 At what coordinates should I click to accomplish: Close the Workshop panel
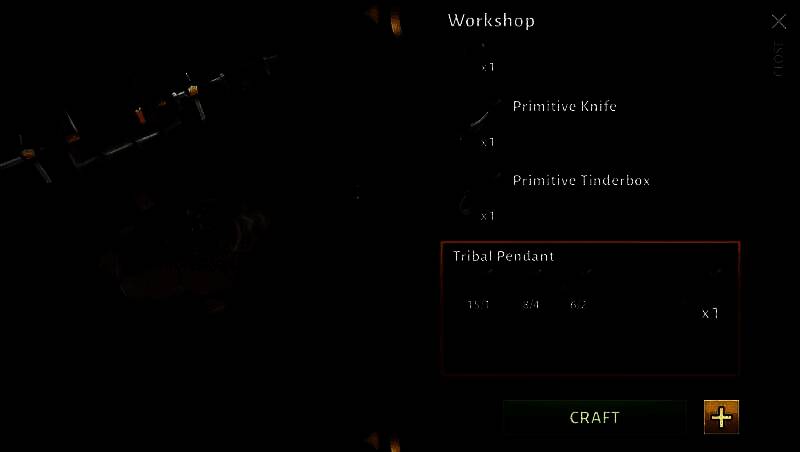(x=779, y=22)
